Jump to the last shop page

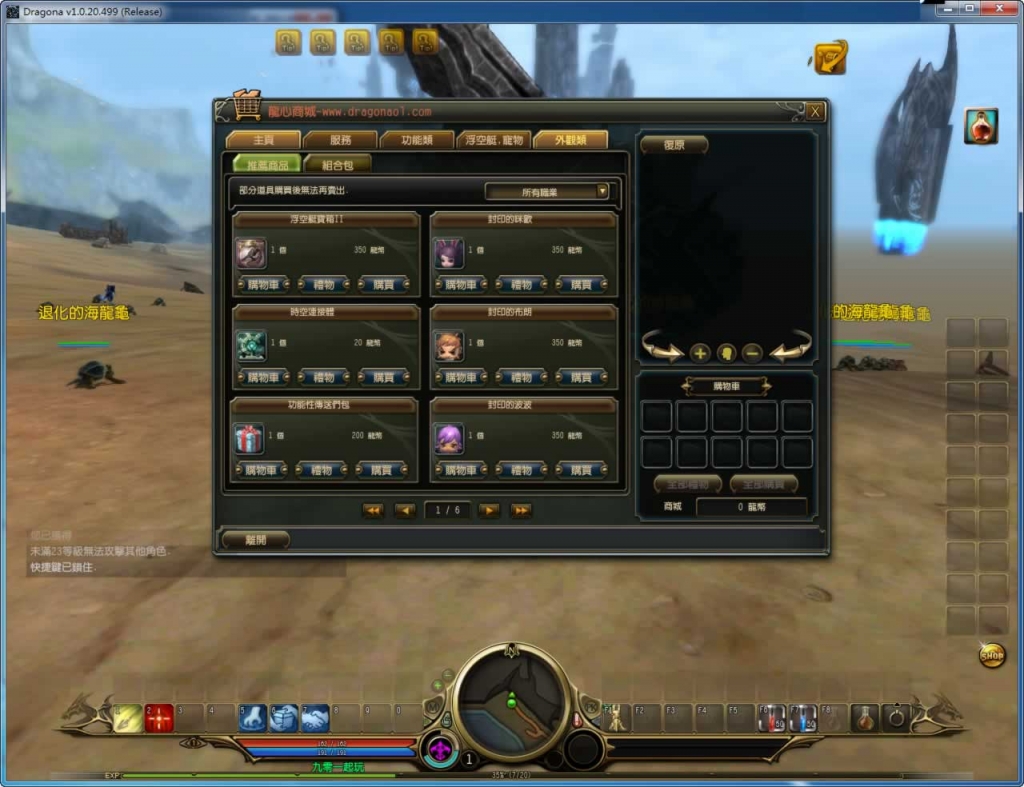pos(520,510)
